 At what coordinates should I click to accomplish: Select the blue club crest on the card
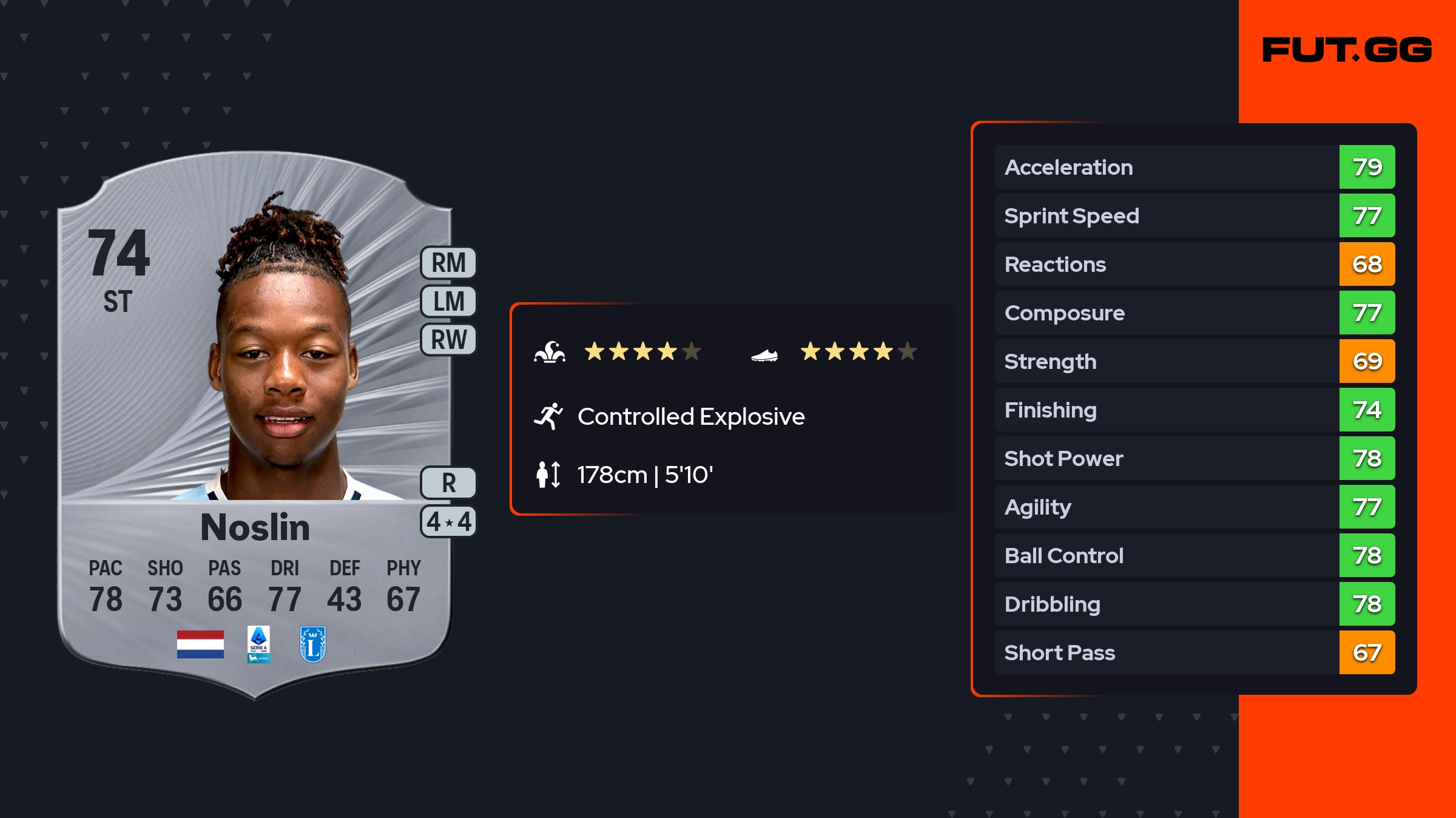pyautogui.click(x=313, y=644)
